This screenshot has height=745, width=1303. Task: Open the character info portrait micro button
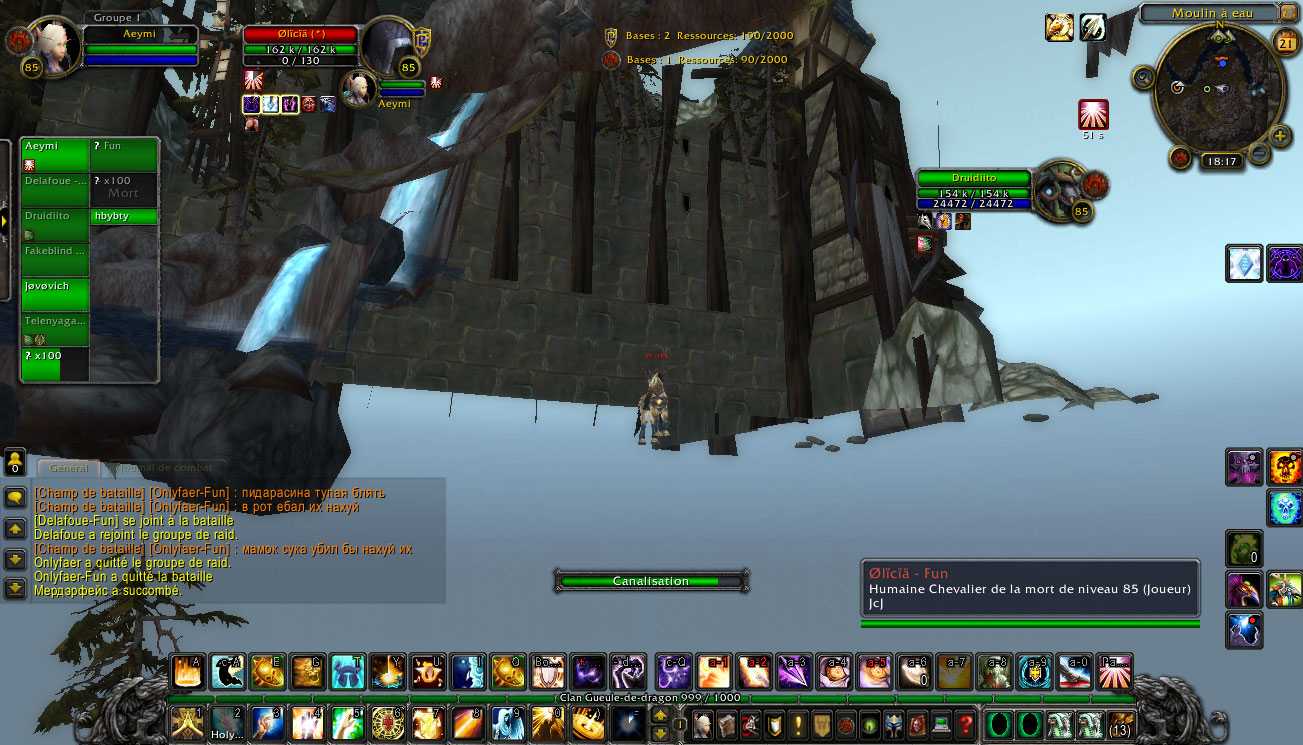point(703,723)
